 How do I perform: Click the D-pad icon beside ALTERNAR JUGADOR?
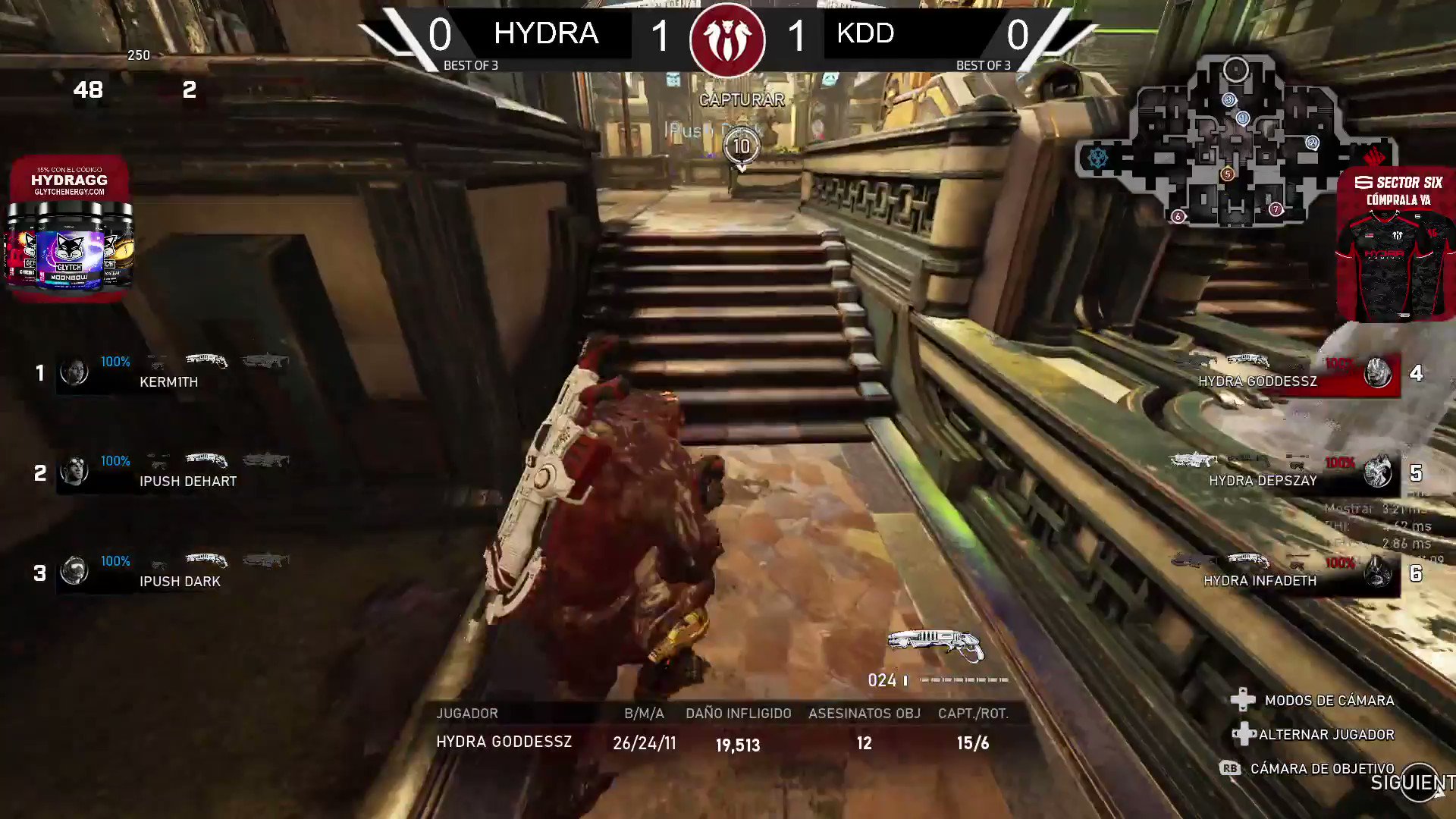1244,734
